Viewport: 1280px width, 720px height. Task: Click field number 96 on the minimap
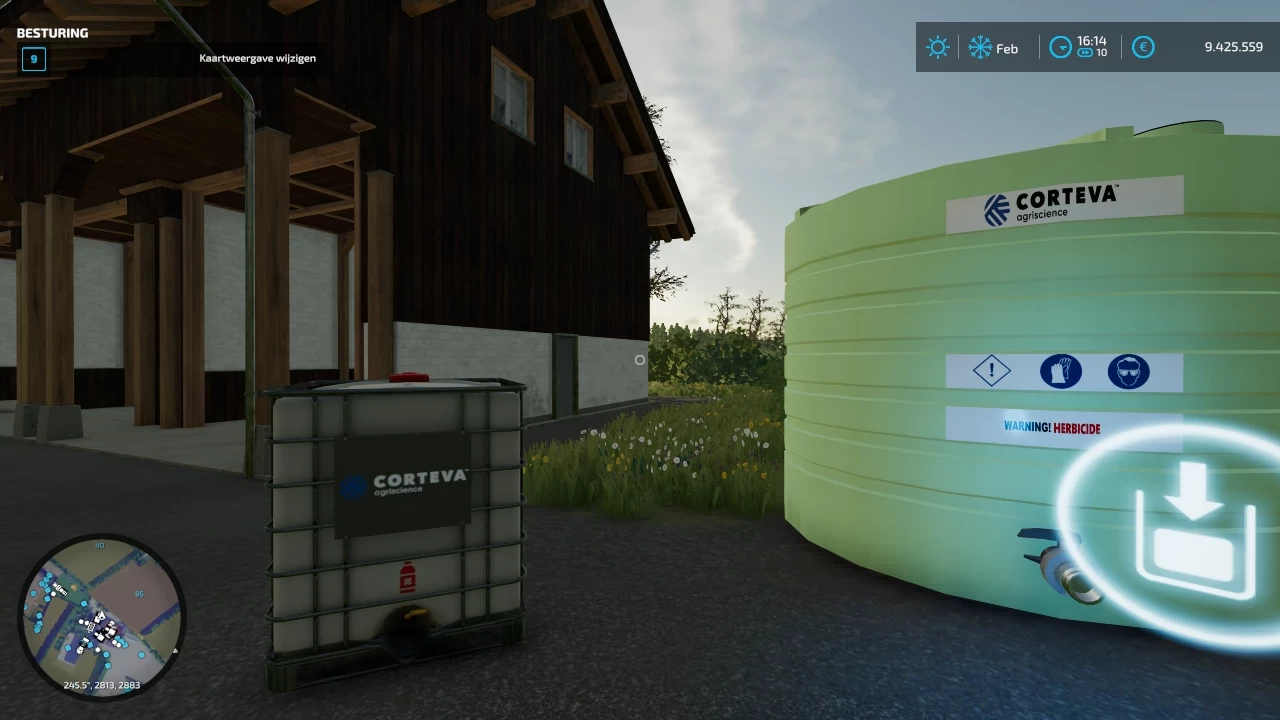pyautogui.click(x=138, y=593)
